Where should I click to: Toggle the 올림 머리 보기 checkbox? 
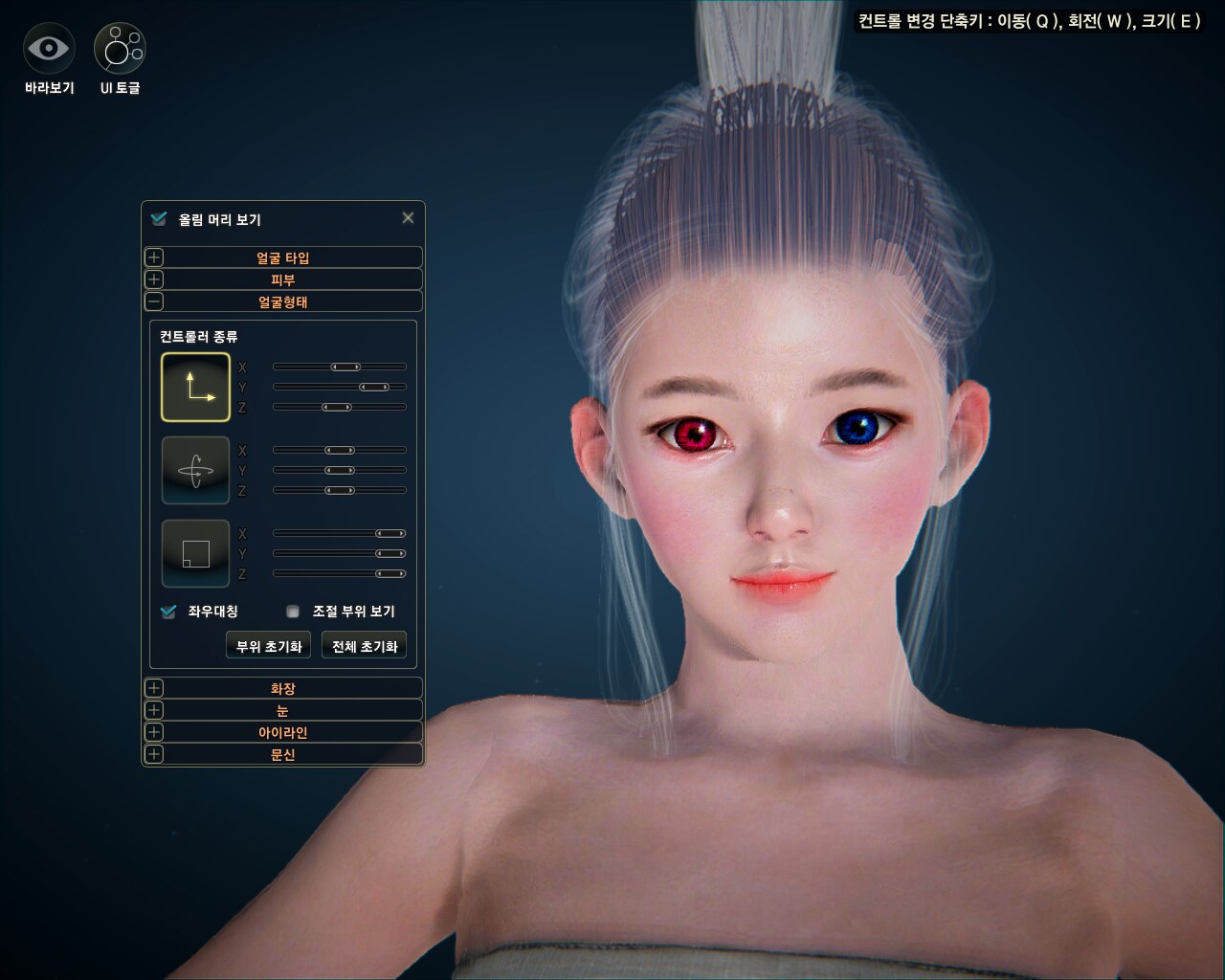click(x=159, y=219)
